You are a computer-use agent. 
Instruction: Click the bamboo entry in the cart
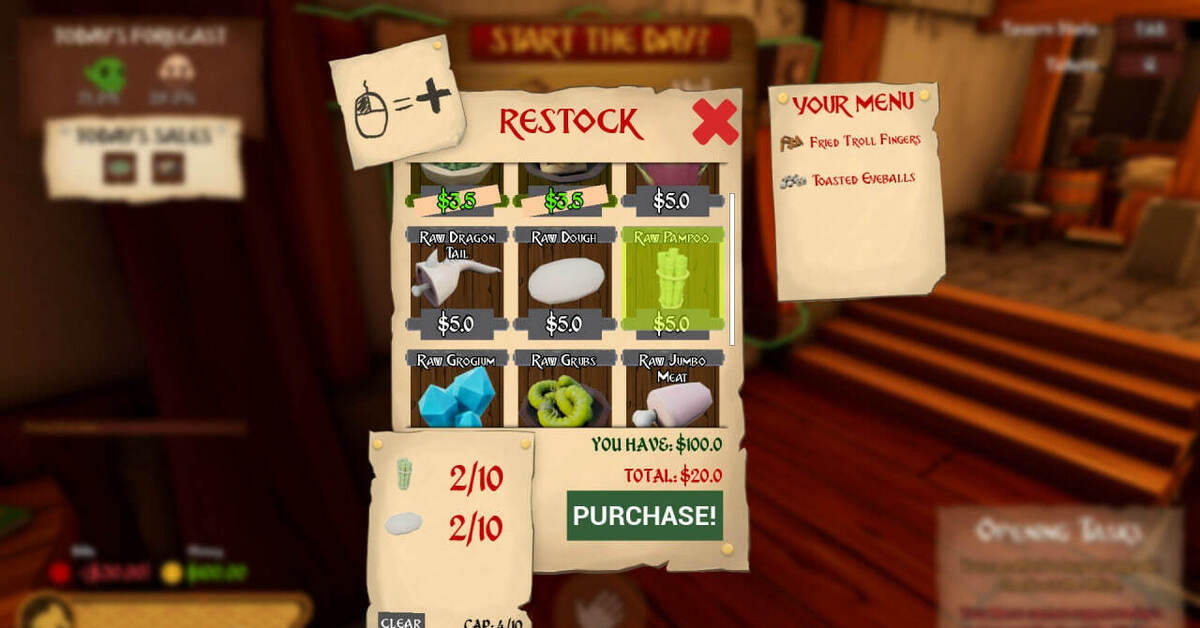click(405, 474)
